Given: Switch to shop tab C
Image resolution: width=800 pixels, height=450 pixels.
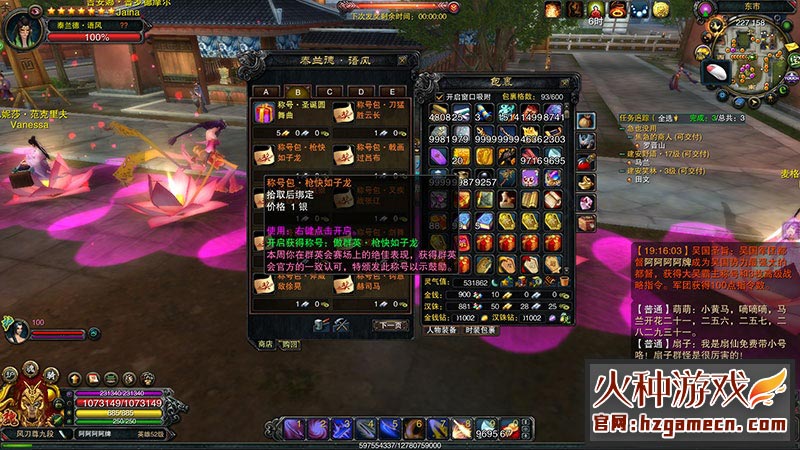Looking at the screenshot, I should tap(331, 91).
